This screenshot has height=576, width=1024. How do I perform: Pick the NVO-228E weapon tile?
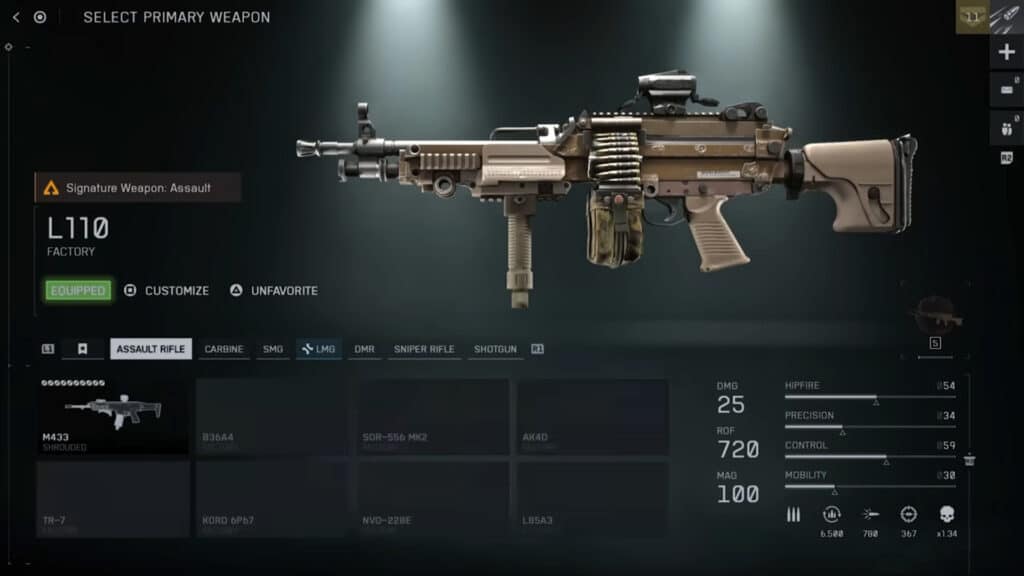[433, 498]
